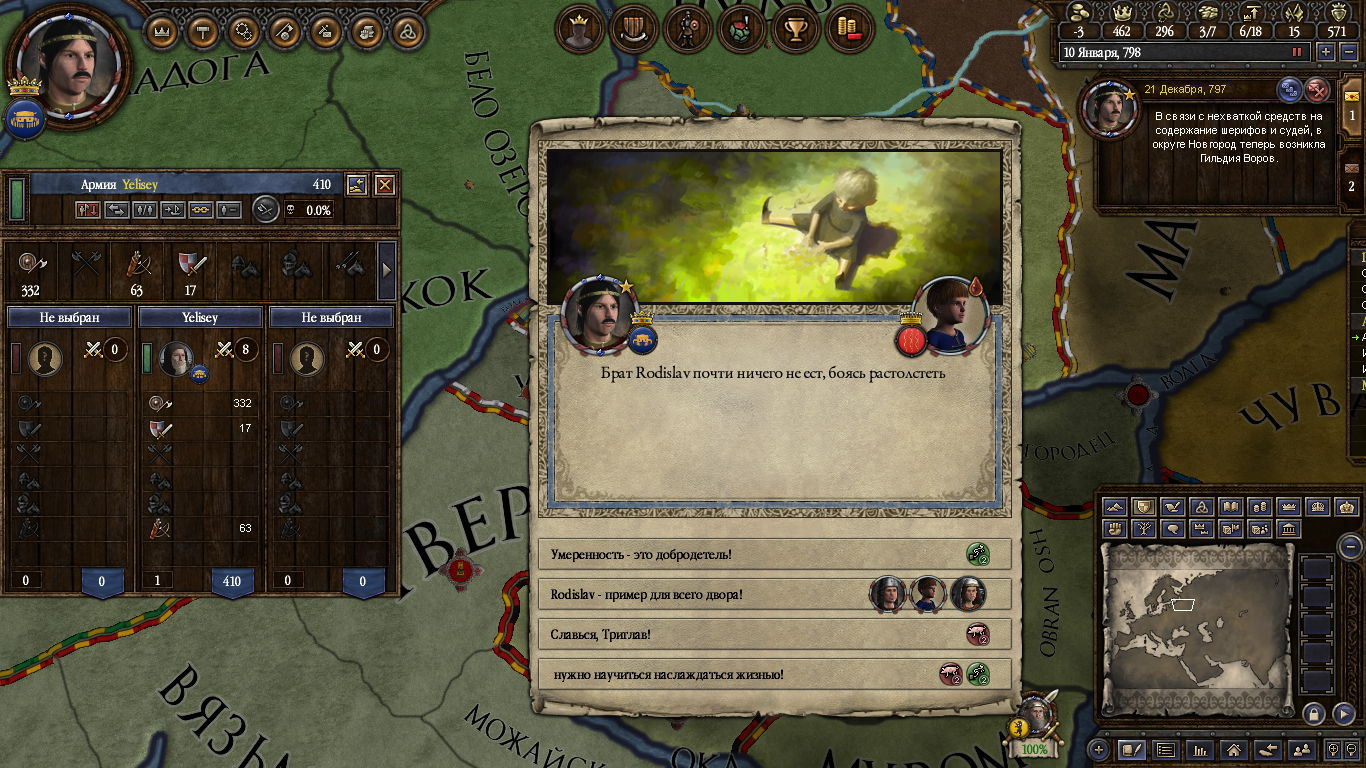Dismiss the Thieves Guild notification
The width and height of the screenshot is (1366, 768).
(1318, 90)
